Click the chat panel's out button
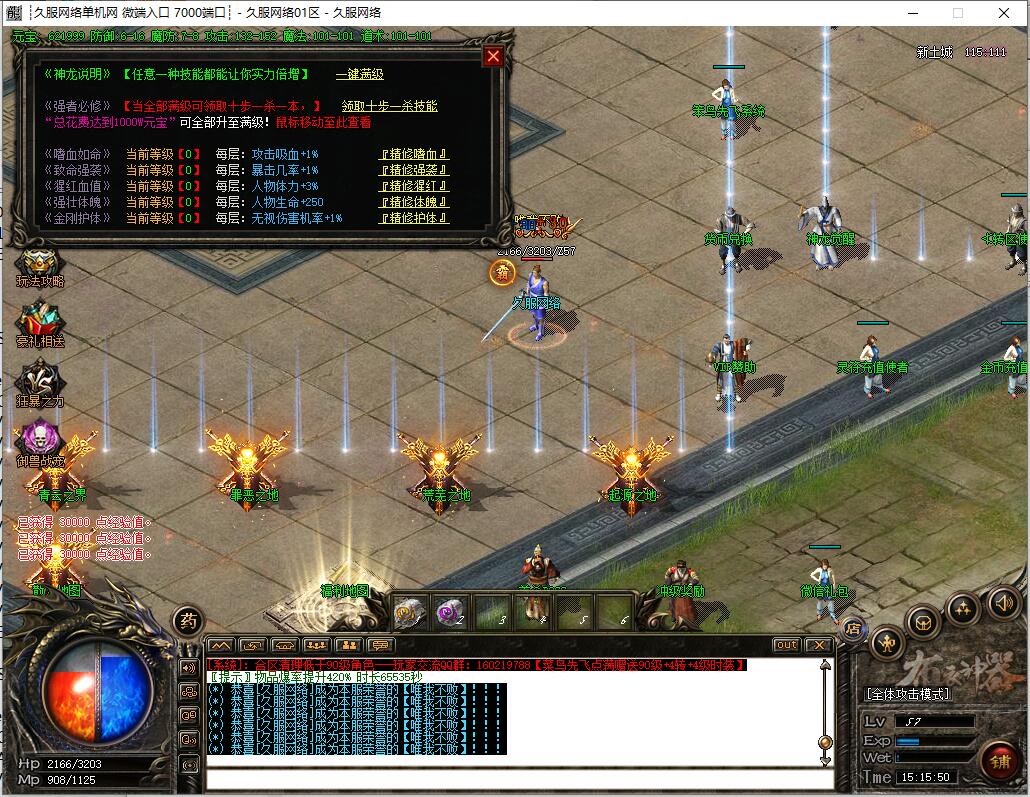 [x=786, y=645]
